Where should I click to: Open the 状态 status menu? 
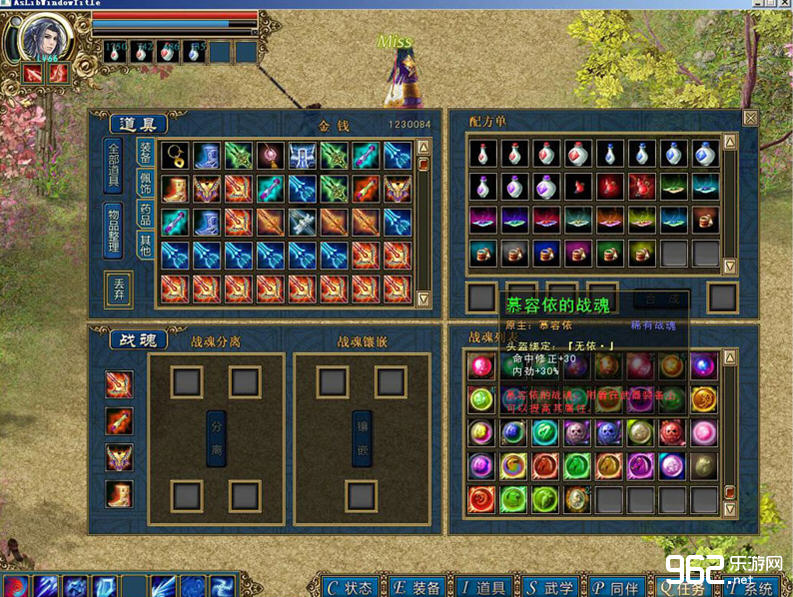pos(350,587)
